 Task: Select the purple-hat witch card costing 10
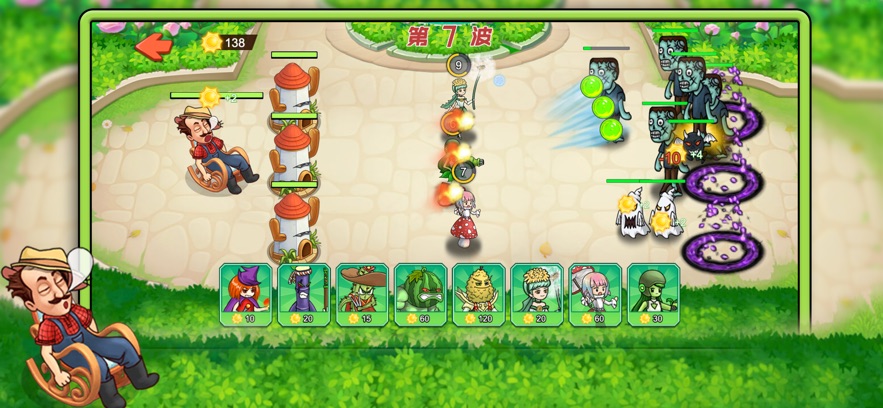click(x=245, y=294)
